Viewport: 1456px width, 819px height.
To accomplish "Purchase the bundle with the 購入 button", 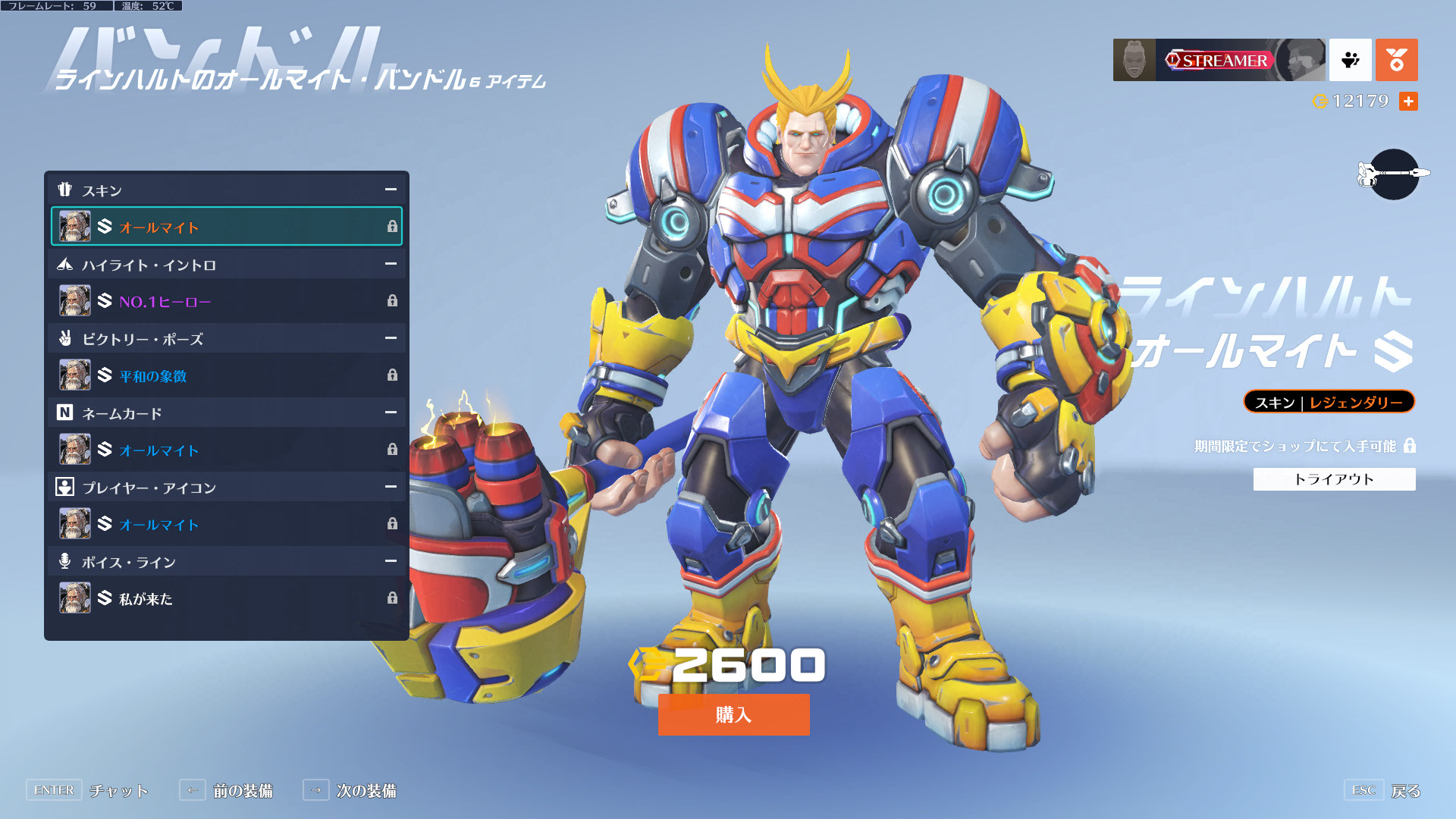I will [x=733, y=714].
